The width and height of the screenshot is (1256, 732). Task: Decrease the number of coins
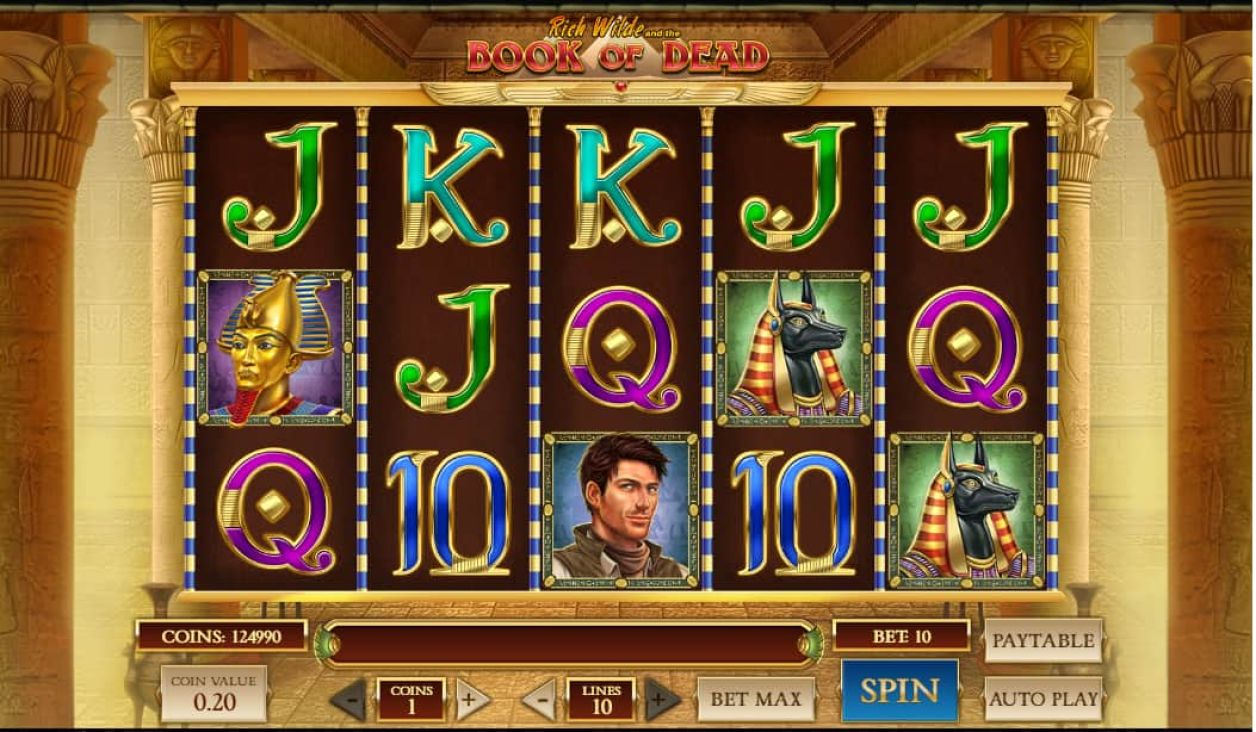[x=349, y=699]
